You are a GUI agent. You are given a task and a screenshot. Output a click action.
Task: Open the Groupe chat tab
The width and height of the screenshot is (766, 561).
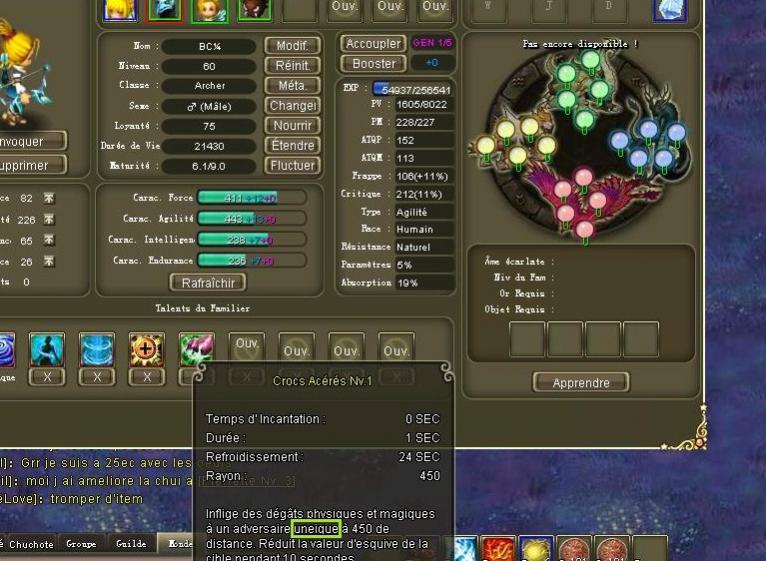(81, 544)
